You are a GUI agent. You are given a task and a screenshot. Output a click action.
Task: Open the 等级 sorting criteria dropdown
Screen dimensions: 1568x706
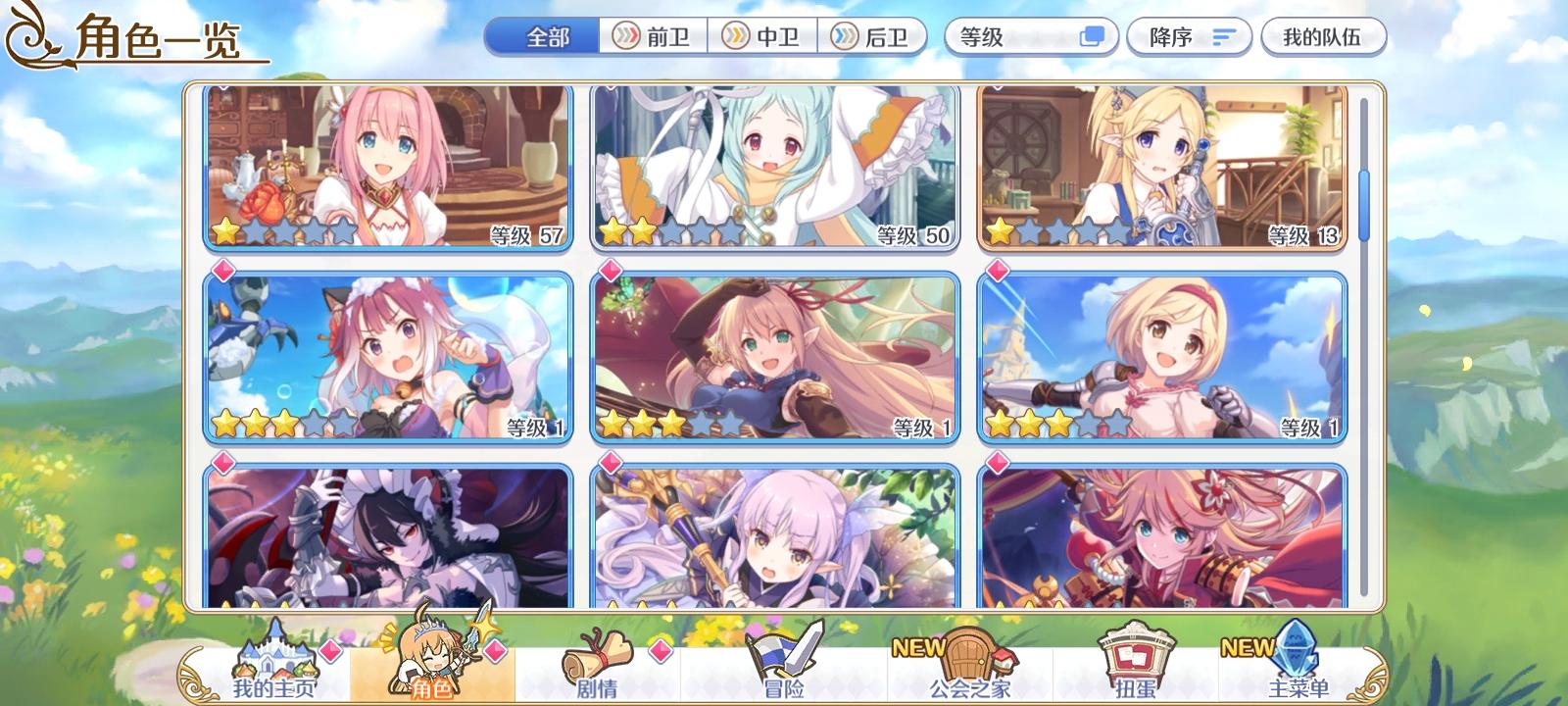pyautogui.click(x=1009, y=36)
